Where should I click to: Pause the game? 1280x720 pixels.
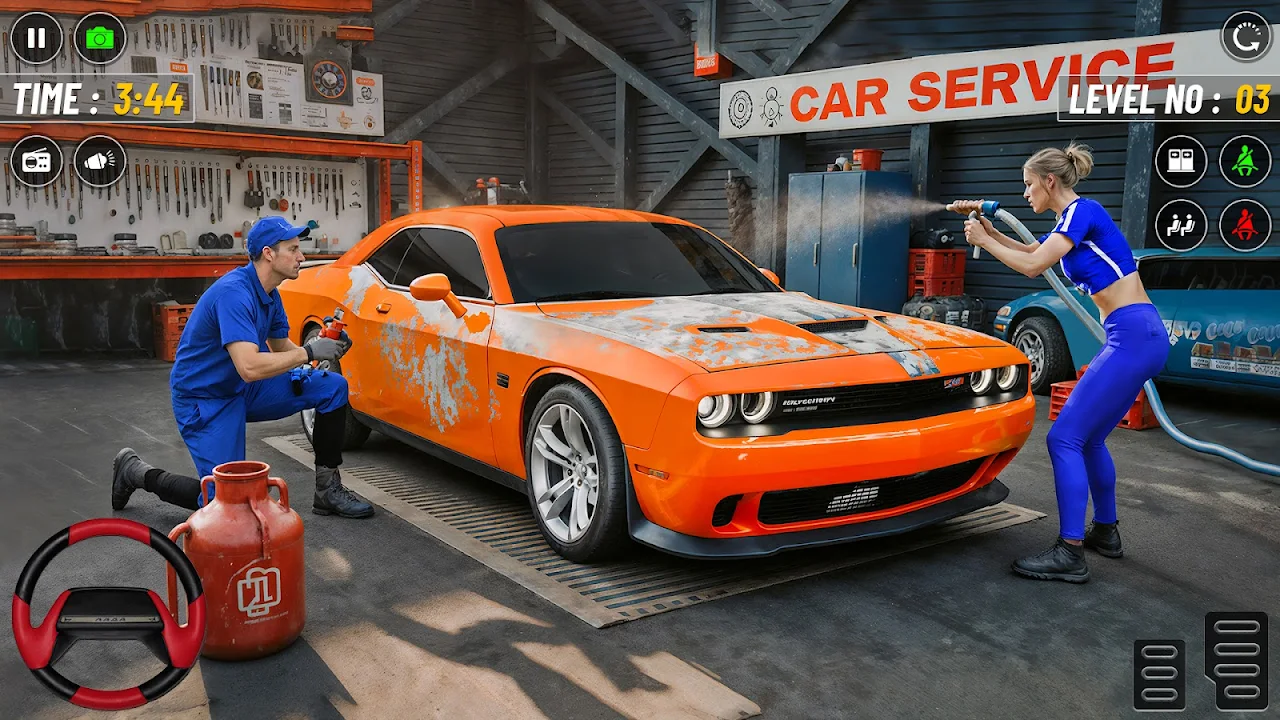click(36, 38)
